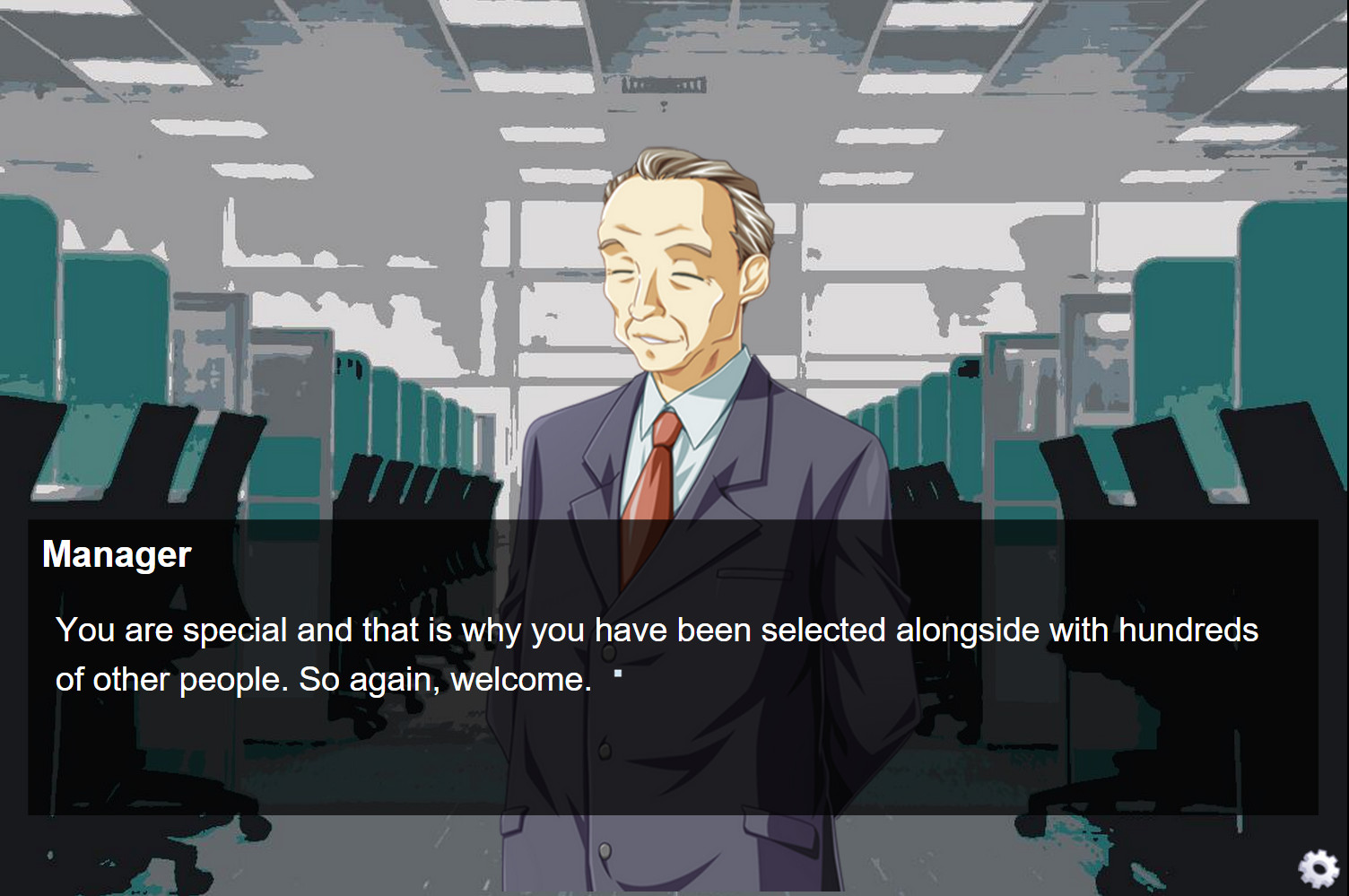This screenshot has width=1349, height=896.
Task: Click the office background above the dialogue
Action: 269,179
